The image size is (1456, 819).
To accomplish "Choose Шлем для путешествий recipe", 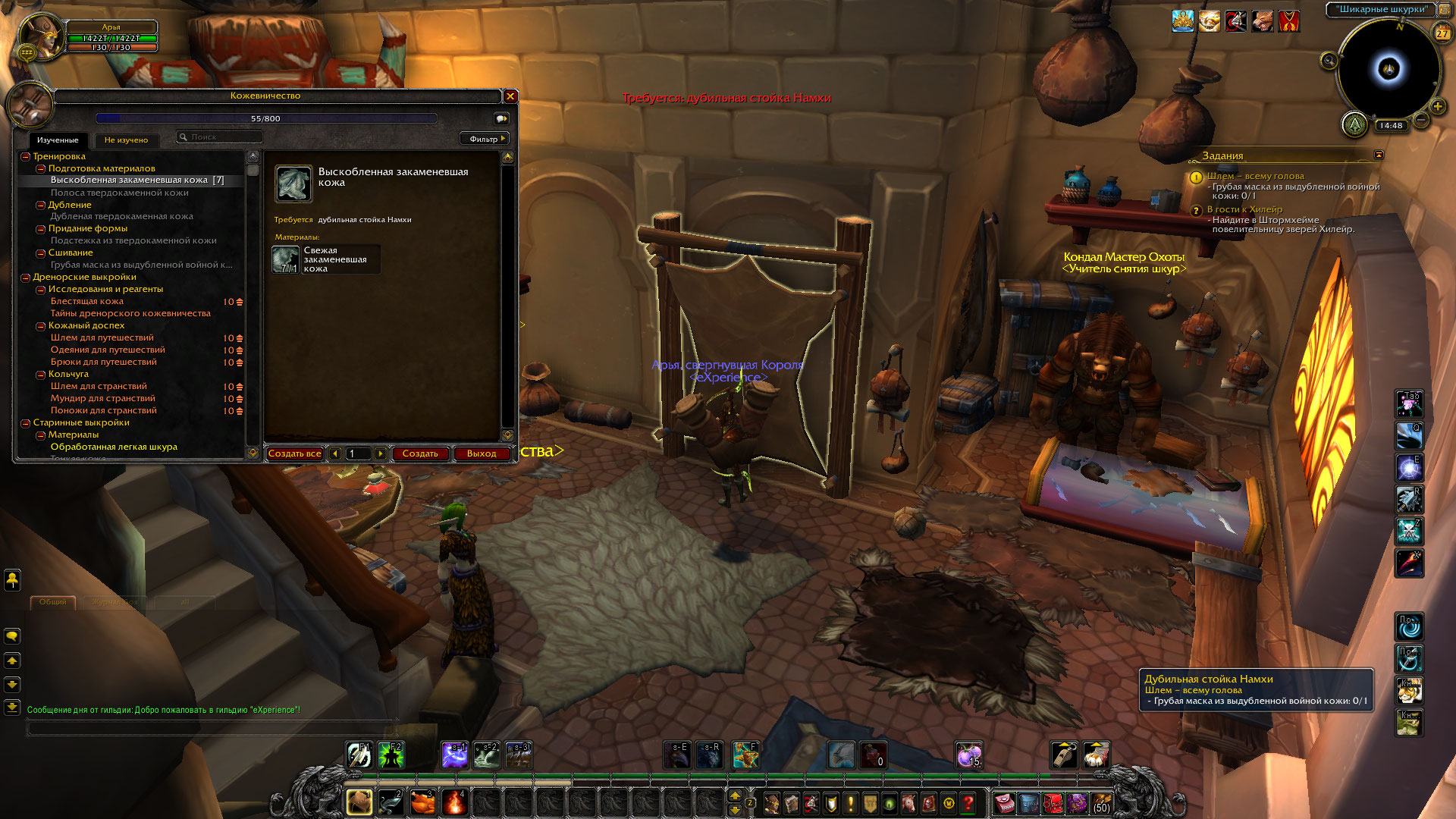I will [x=102, y=337].
